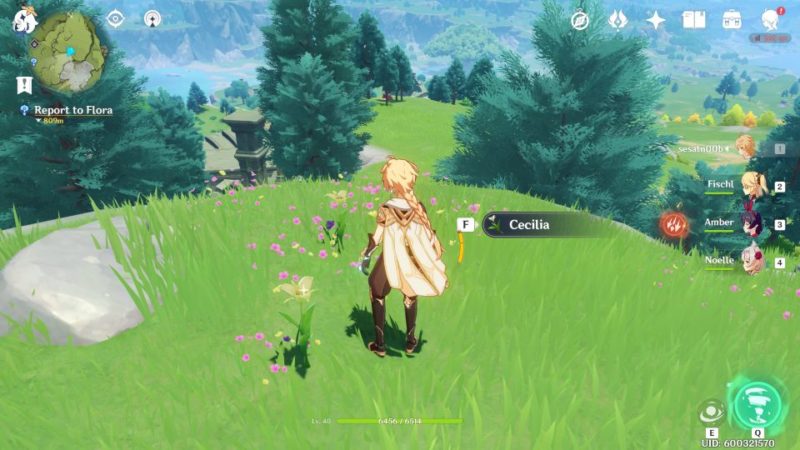Open the Adventurer Handbook book icon

tap(694, 20)
